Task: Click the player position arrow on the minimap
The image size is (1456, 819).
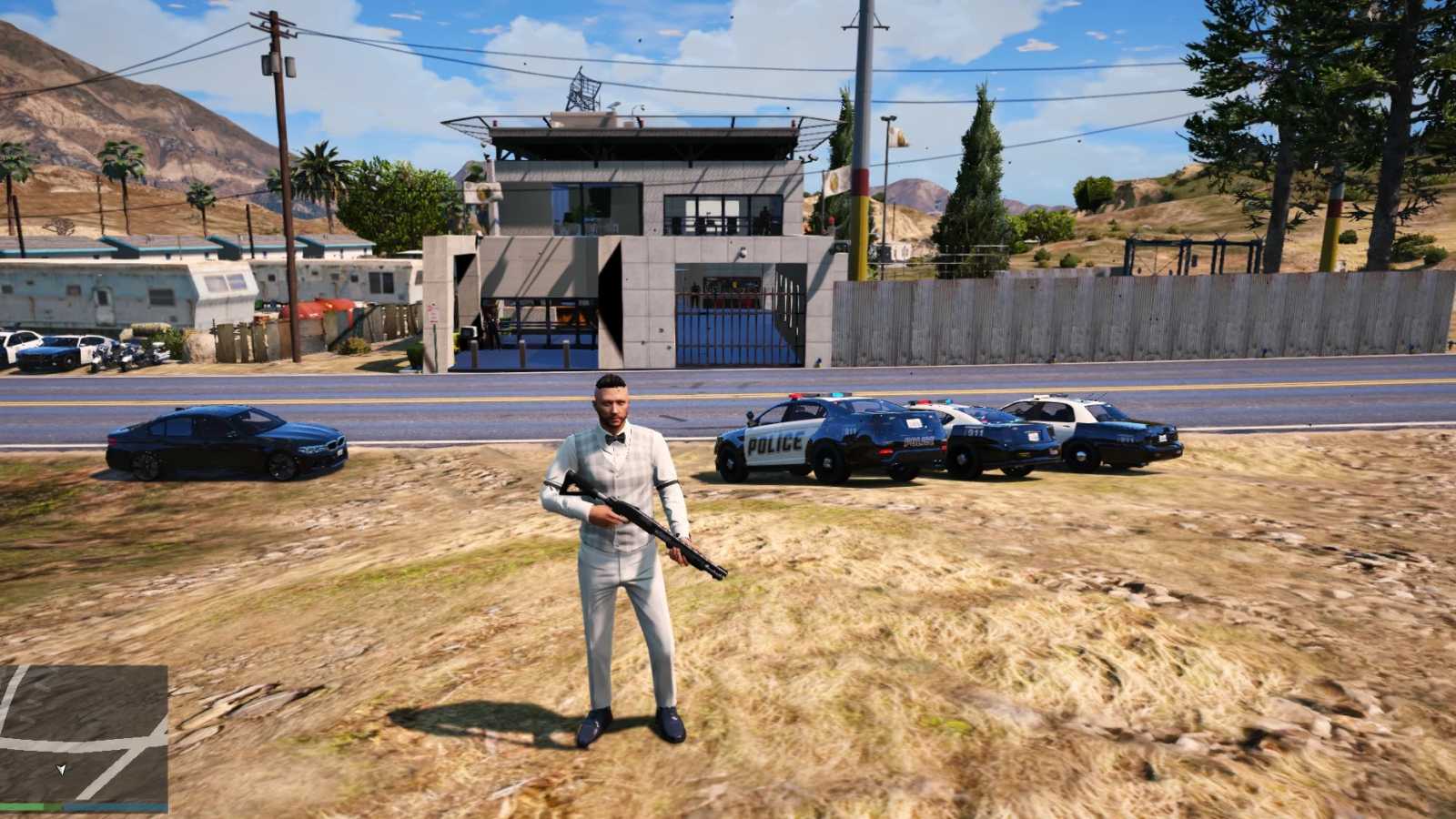Action: click(x=62, y=769)
